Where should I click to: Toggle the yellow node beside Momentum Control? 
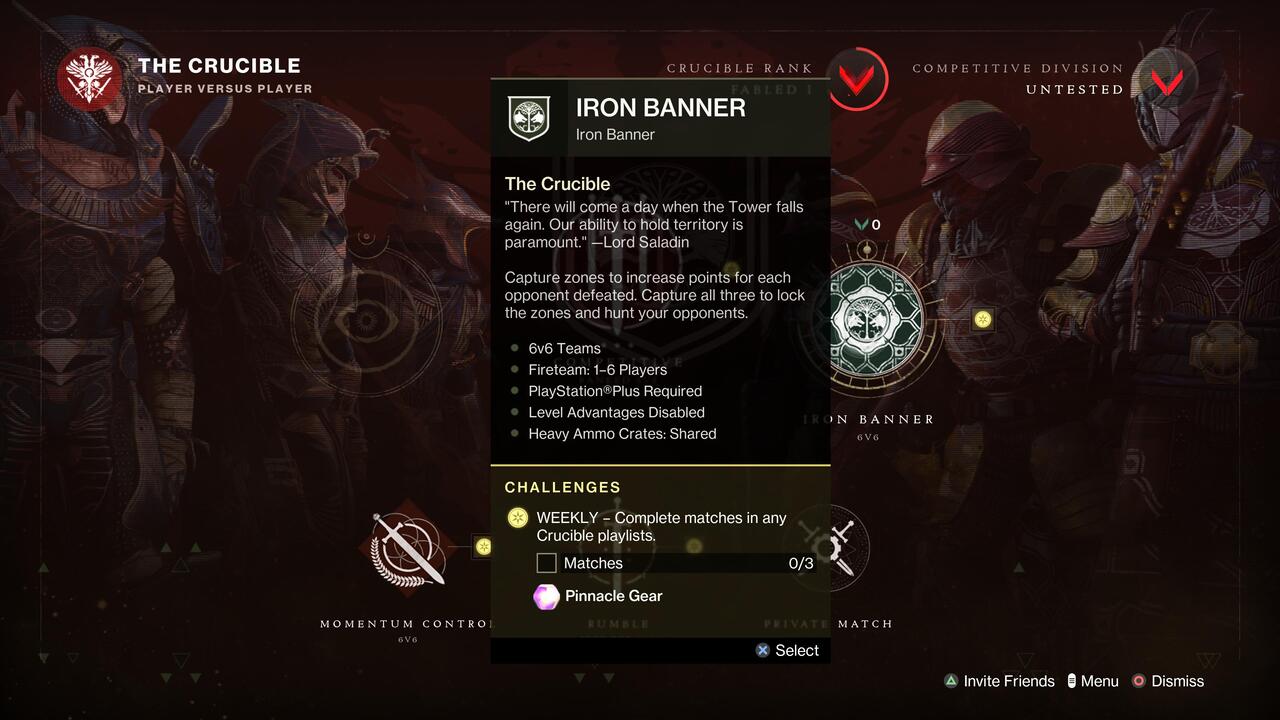pos(482,547)
